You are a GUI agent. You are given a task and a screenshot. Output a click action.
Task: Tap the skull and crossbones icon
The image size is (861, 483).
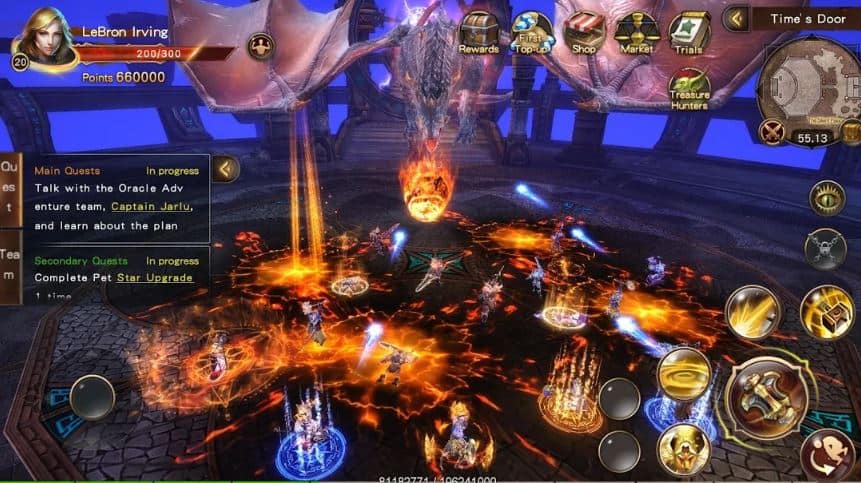(825, 248)
